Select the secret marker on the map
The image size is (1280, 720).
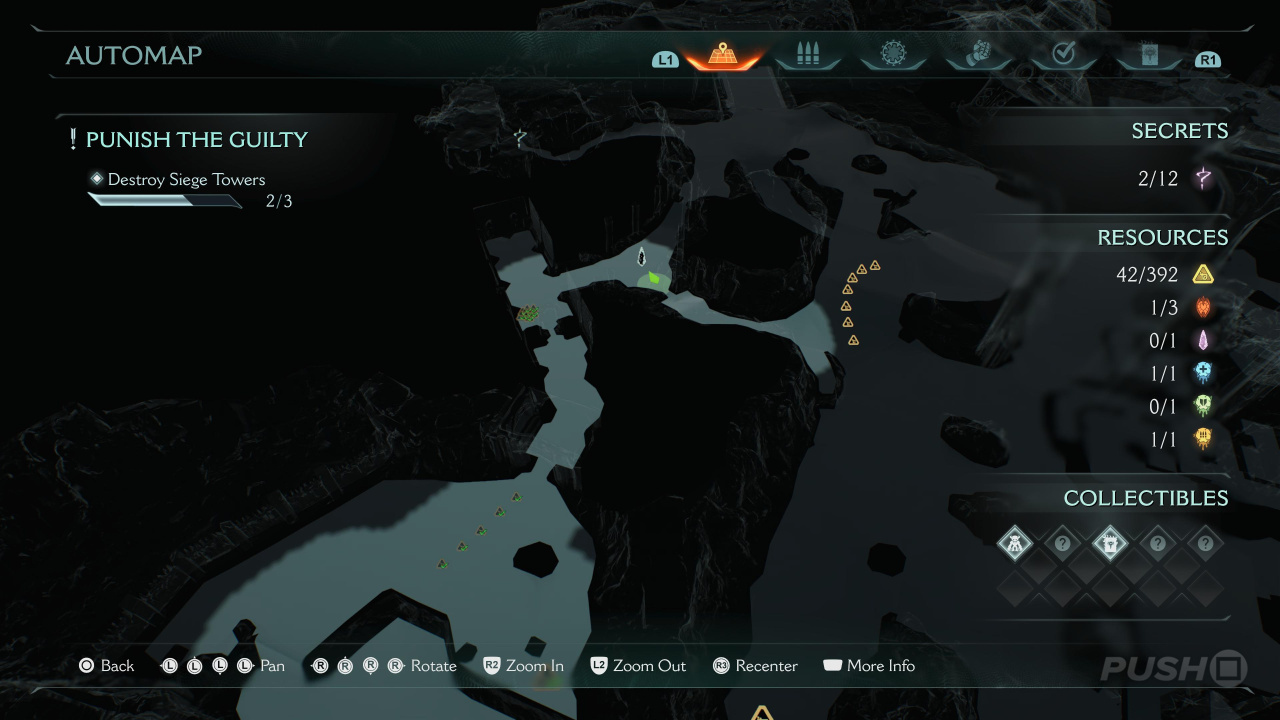pyautogui.click(x=519, y=138)
